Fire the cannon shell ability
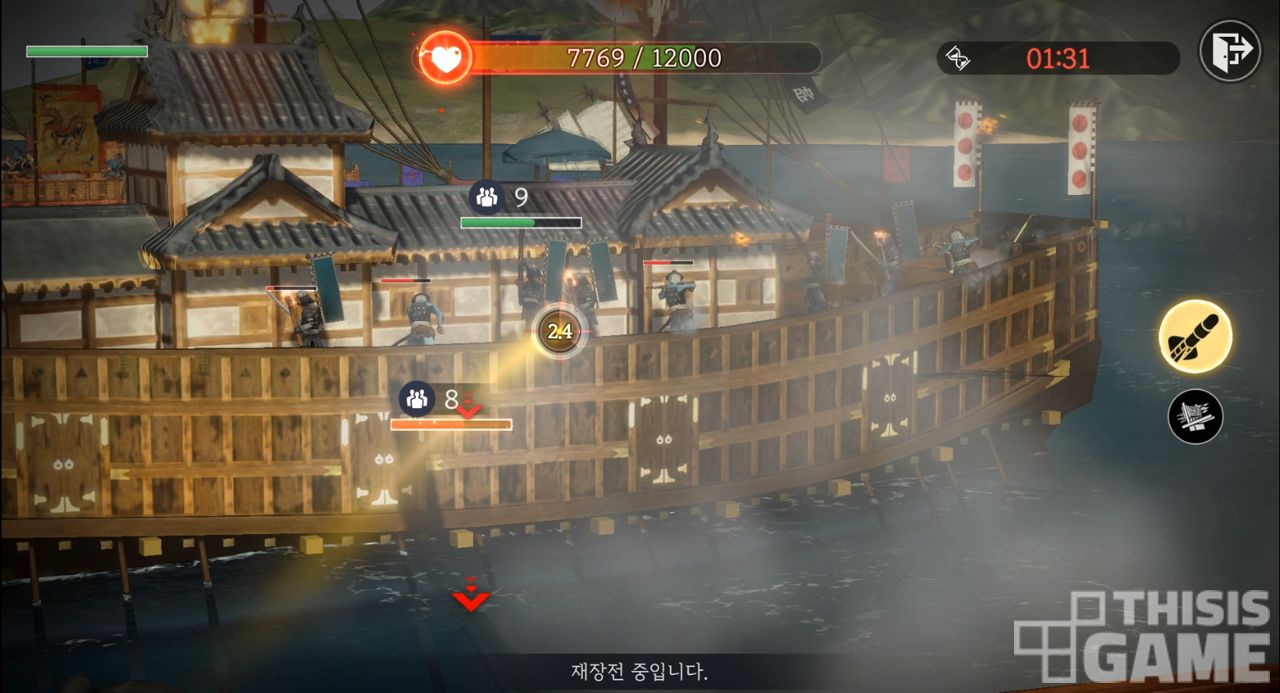Image resolution: width=1280 pixels, height=693 pixels. tap(1195, 337)
